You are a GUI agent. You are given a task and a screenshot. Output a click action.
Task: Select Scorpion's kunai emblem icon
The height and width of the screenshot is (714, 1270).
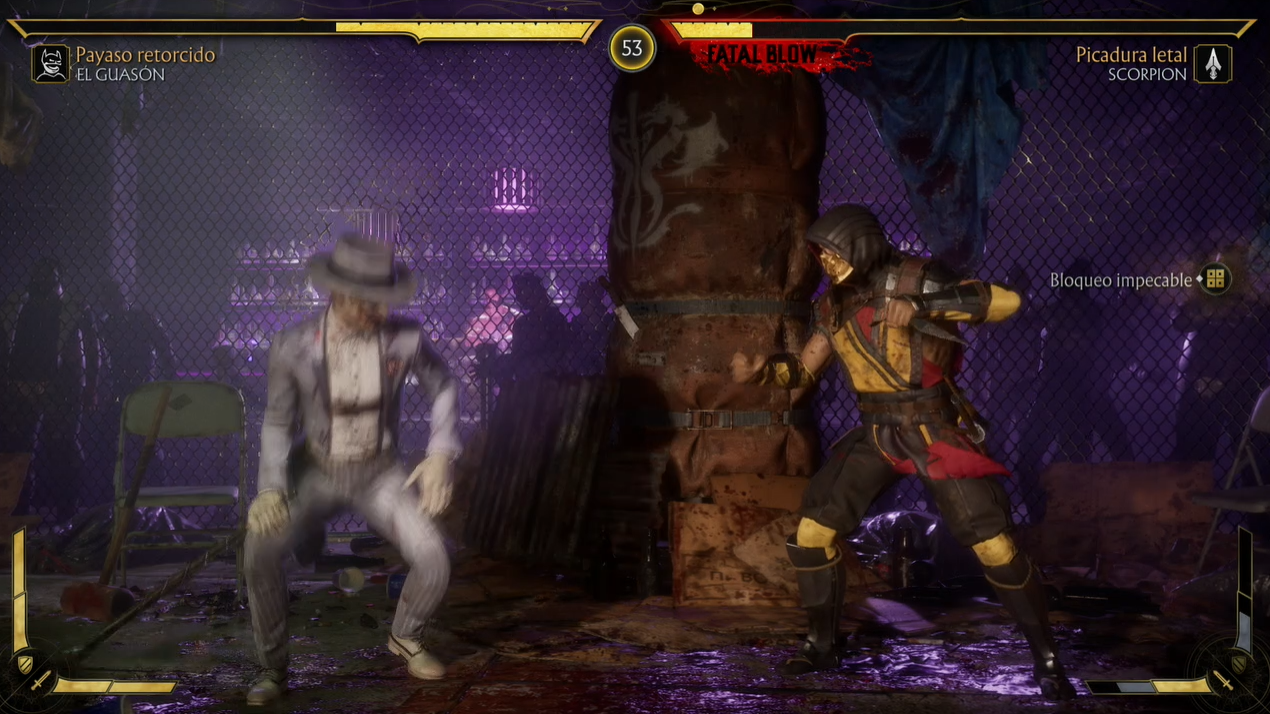click(x=1213, y=64)
